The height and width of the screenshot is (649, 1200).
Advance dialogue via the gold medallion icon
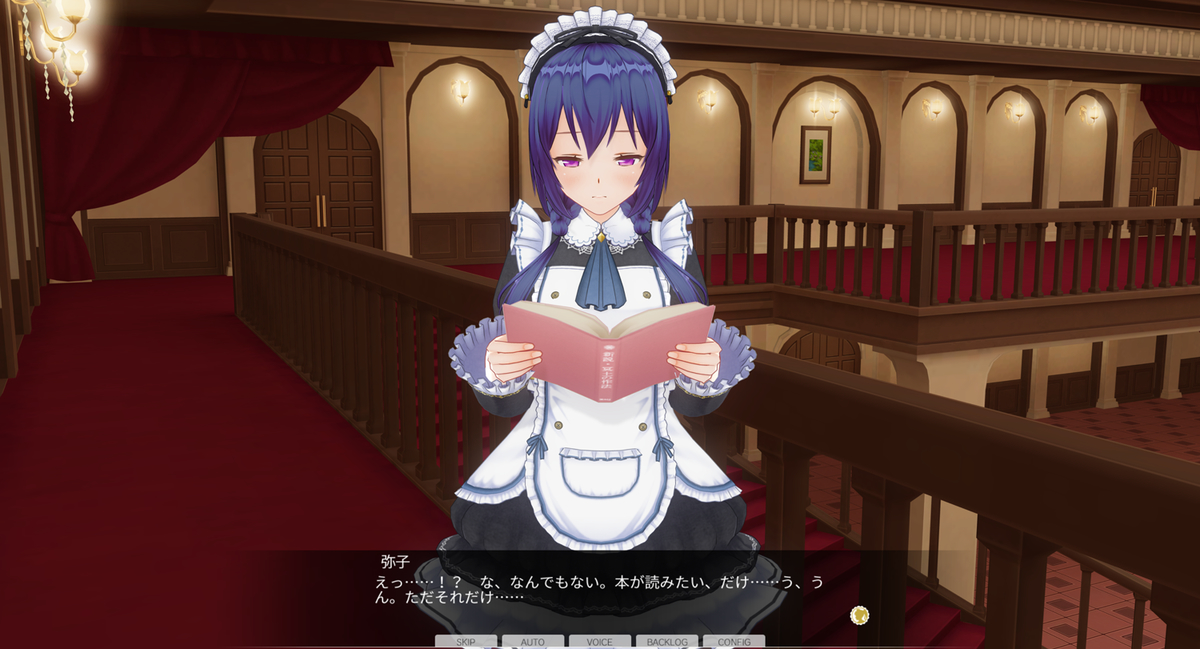tap(859, 615)
